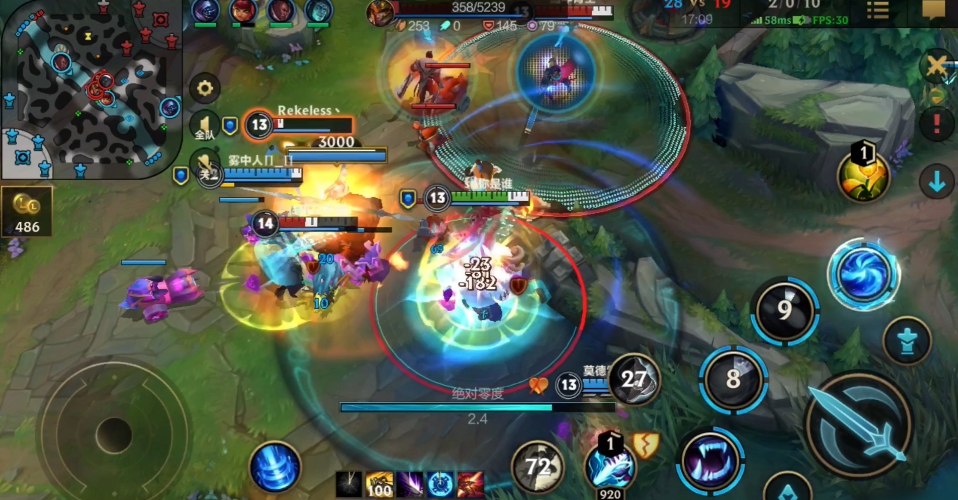Open the scoreboard menu with three lines
The image size is (958, 500).
(877, 11)
